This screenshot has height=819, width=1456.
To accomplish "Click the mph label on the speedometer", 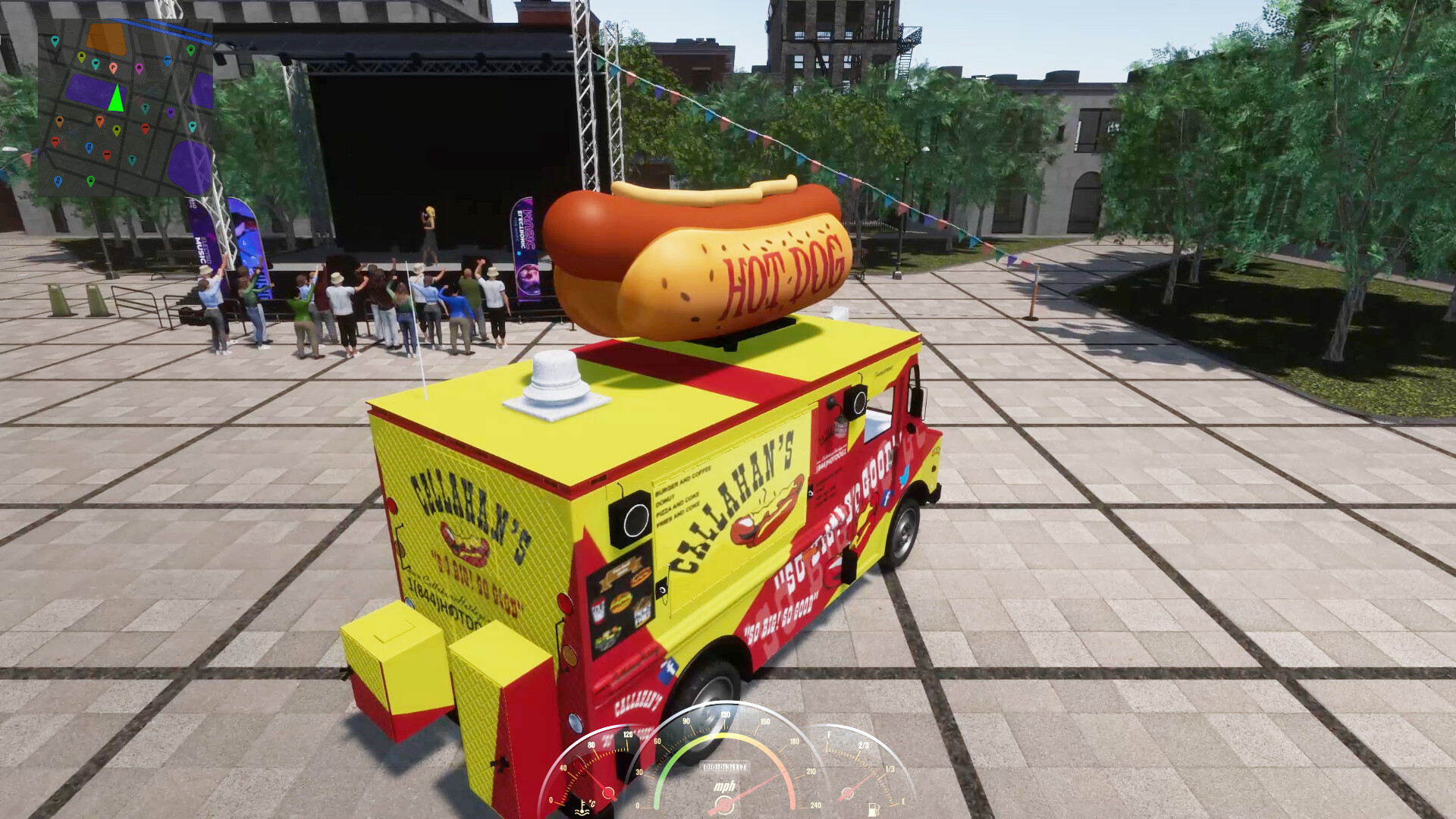I will point(725,787).
